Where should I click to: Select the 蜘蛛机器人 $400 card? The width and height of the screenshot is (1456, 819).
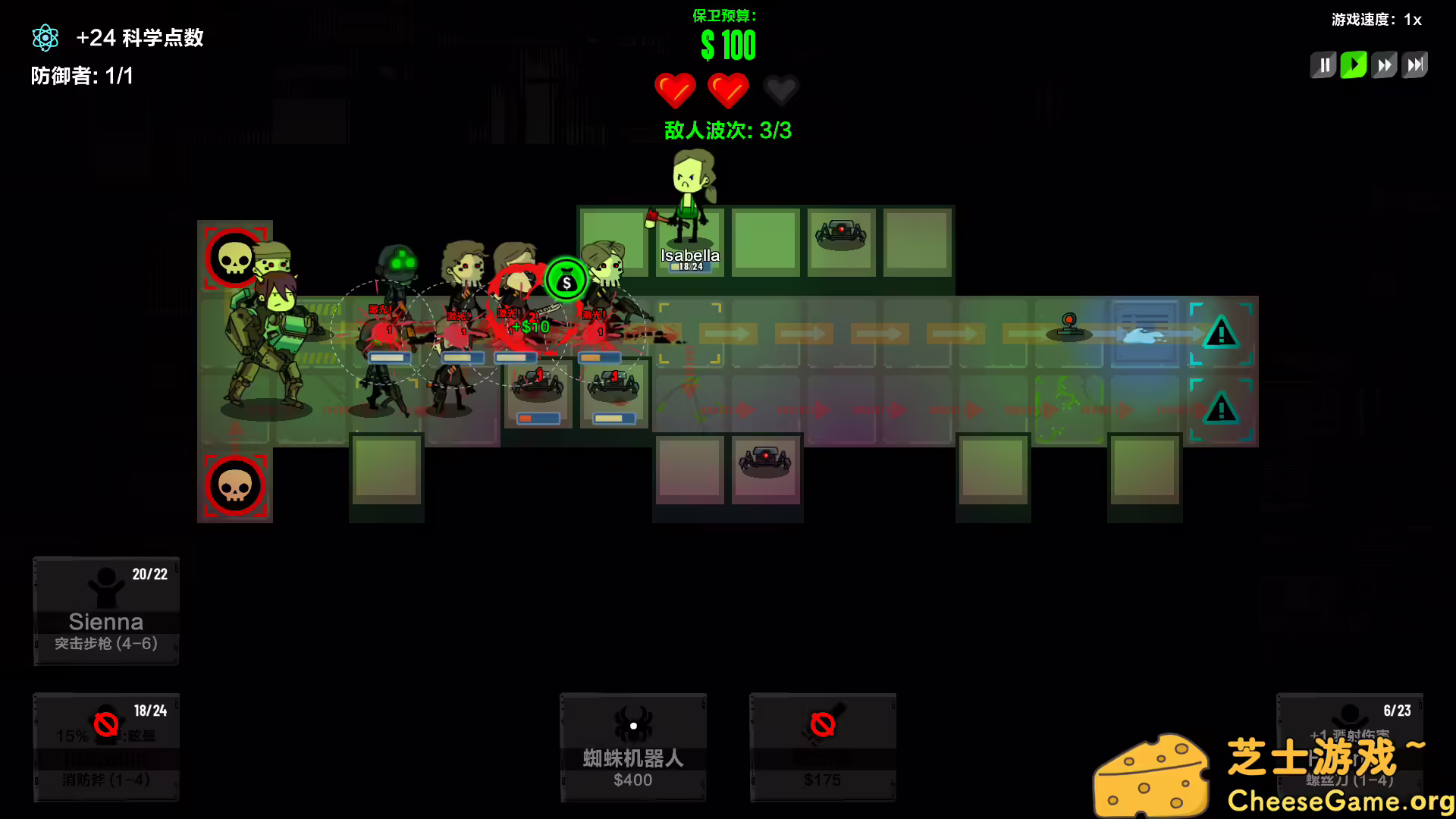pyautogui.click(x=633, y=747)
